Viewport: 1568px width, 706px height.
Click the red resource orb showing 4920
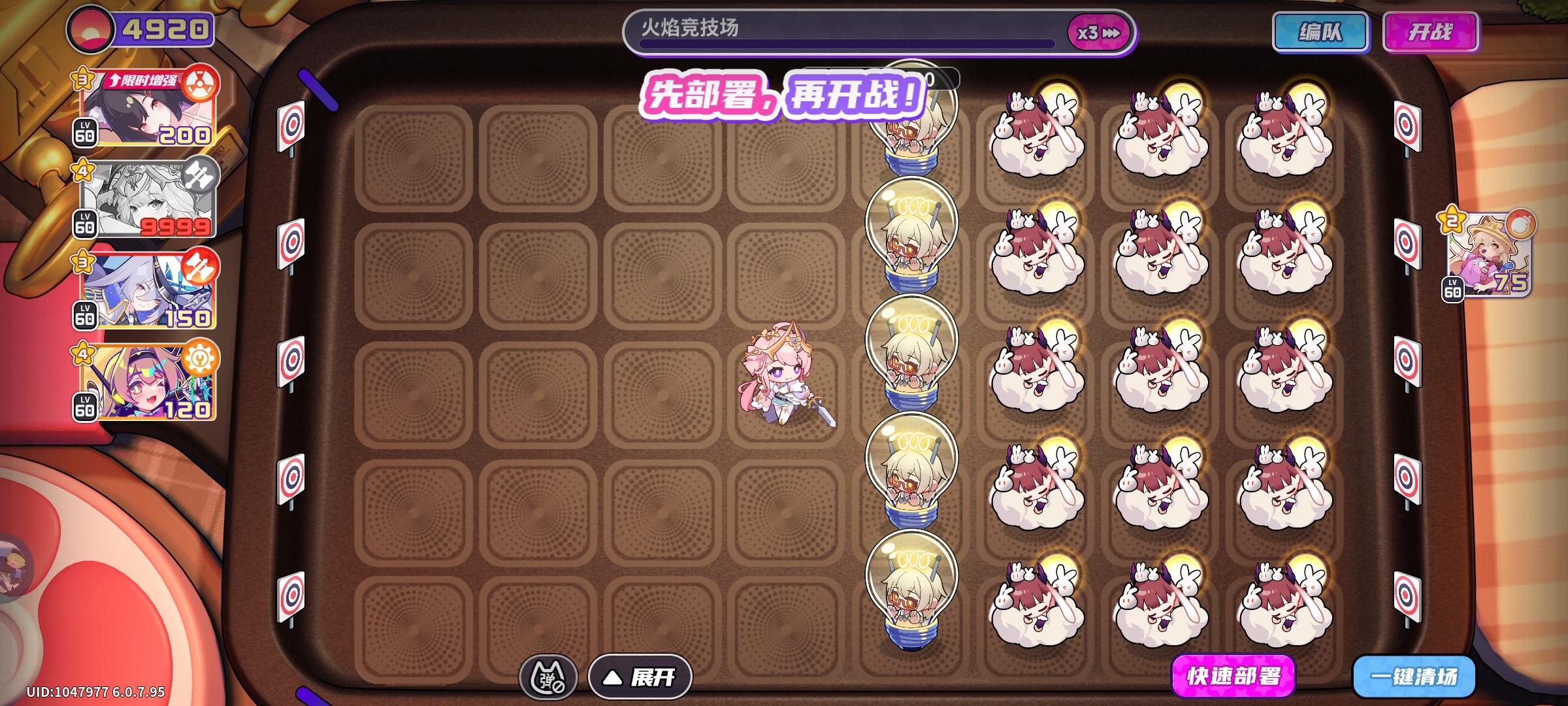click(91, 27)
